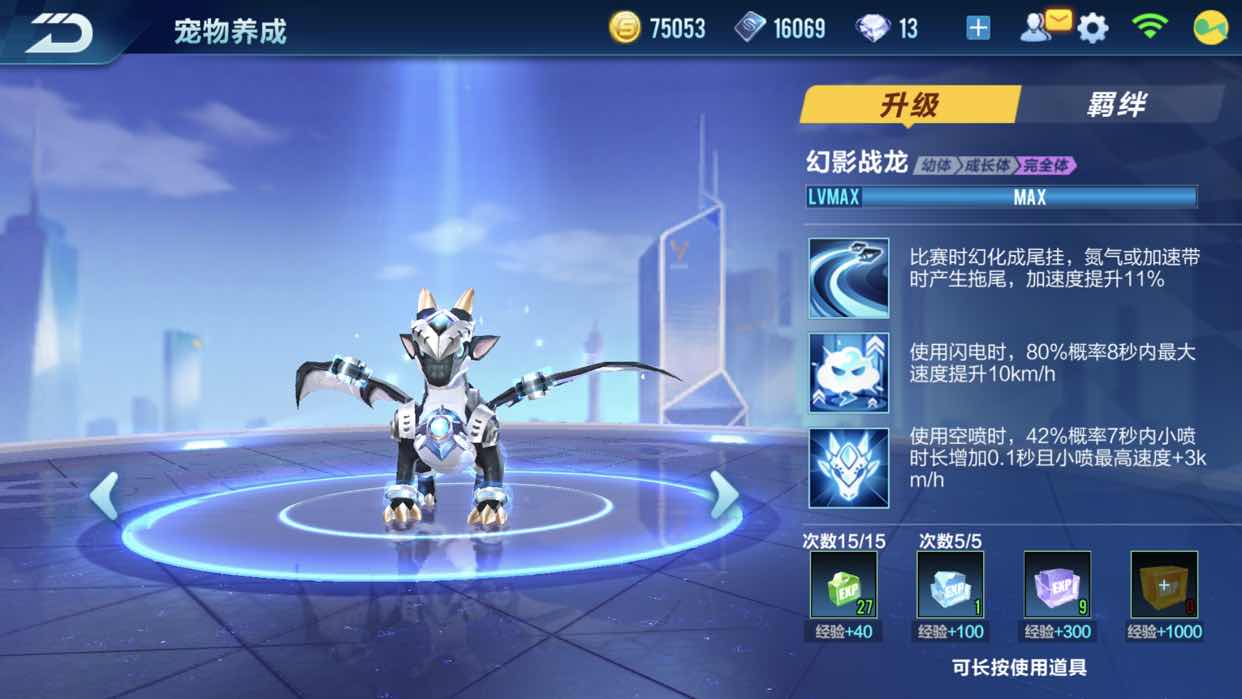
Task: Open the yellow-green round icon at top right
Action: tap(1211, 28)
